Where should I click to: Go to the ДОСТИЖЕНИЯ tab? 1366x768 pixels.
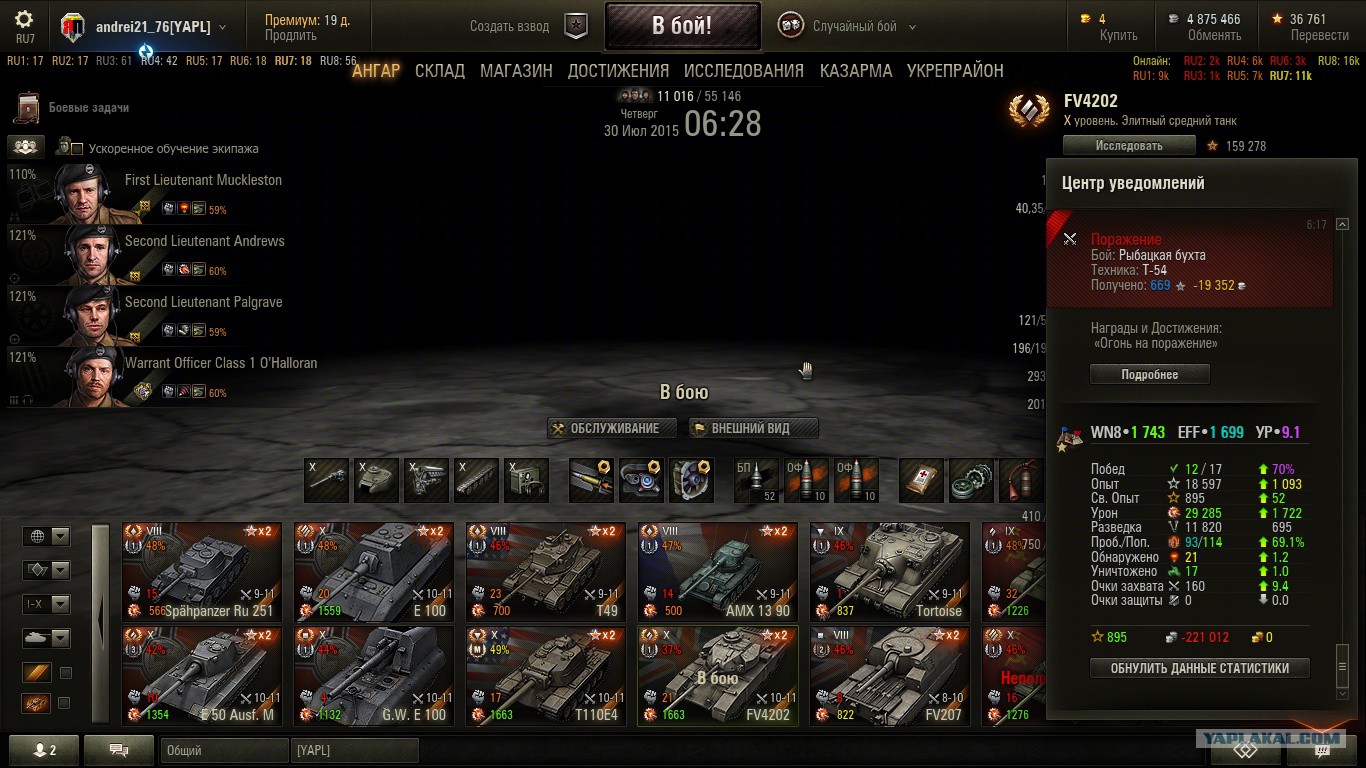(x=618, y=71)
